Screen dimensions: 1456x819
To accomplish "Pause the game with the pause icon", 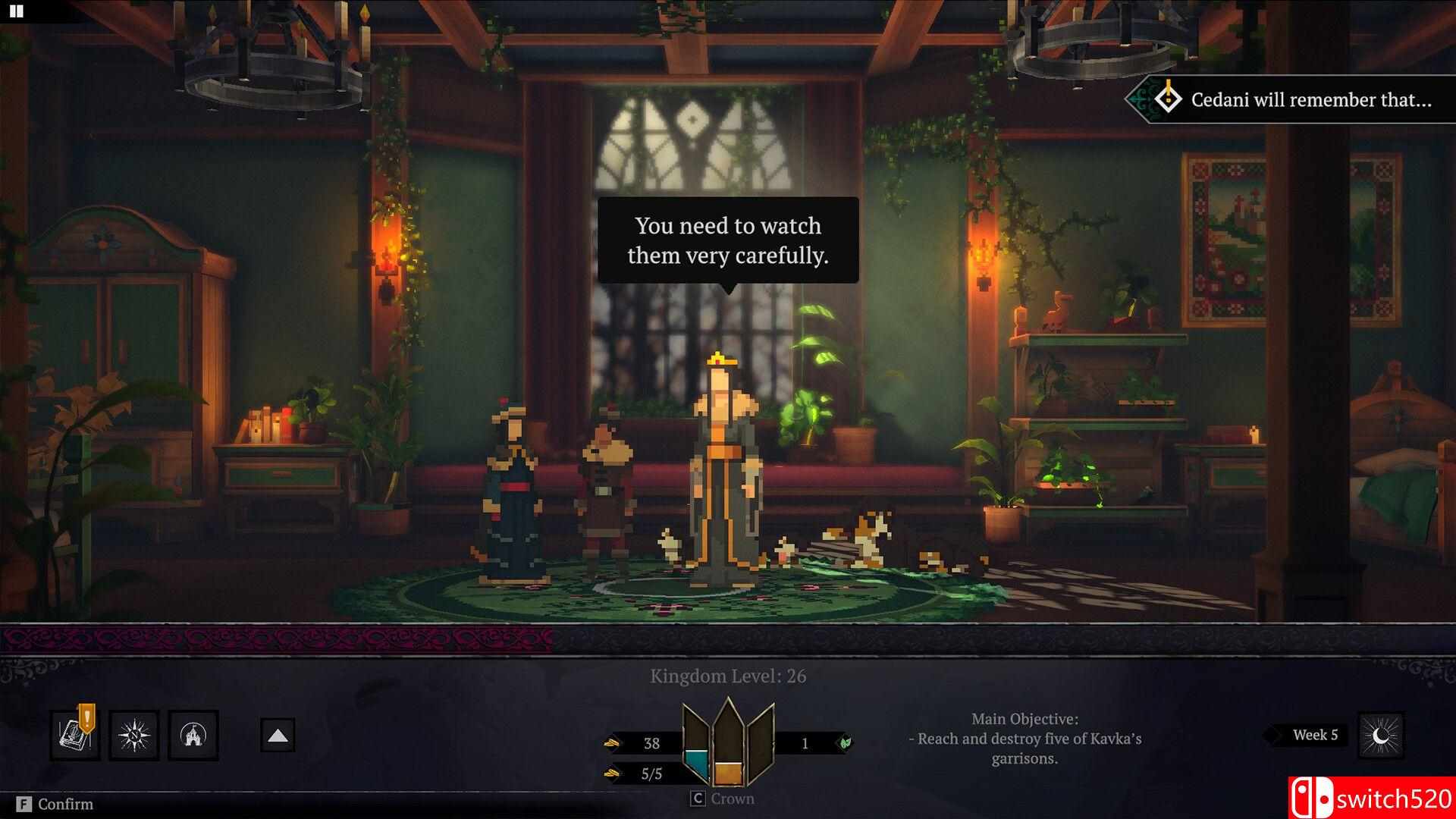I will (x=16, y=11).
